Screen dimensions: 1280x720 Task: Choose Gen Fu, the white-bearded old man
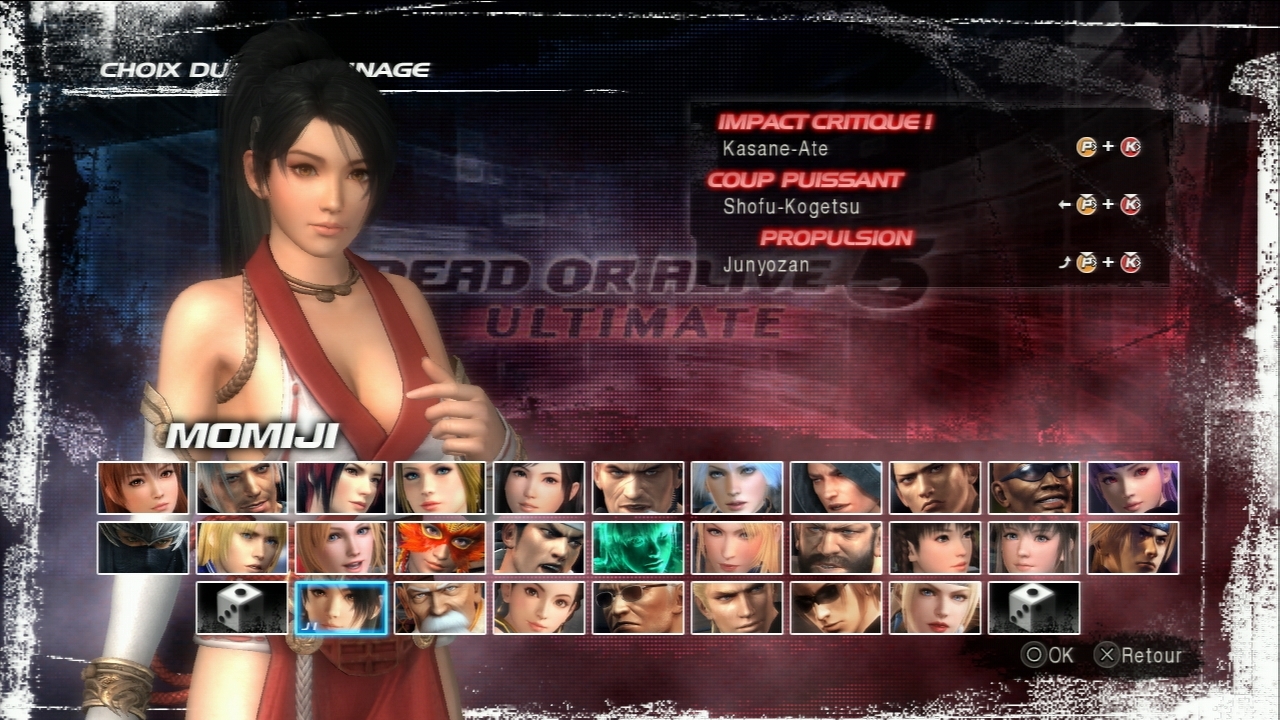[440, 608]
